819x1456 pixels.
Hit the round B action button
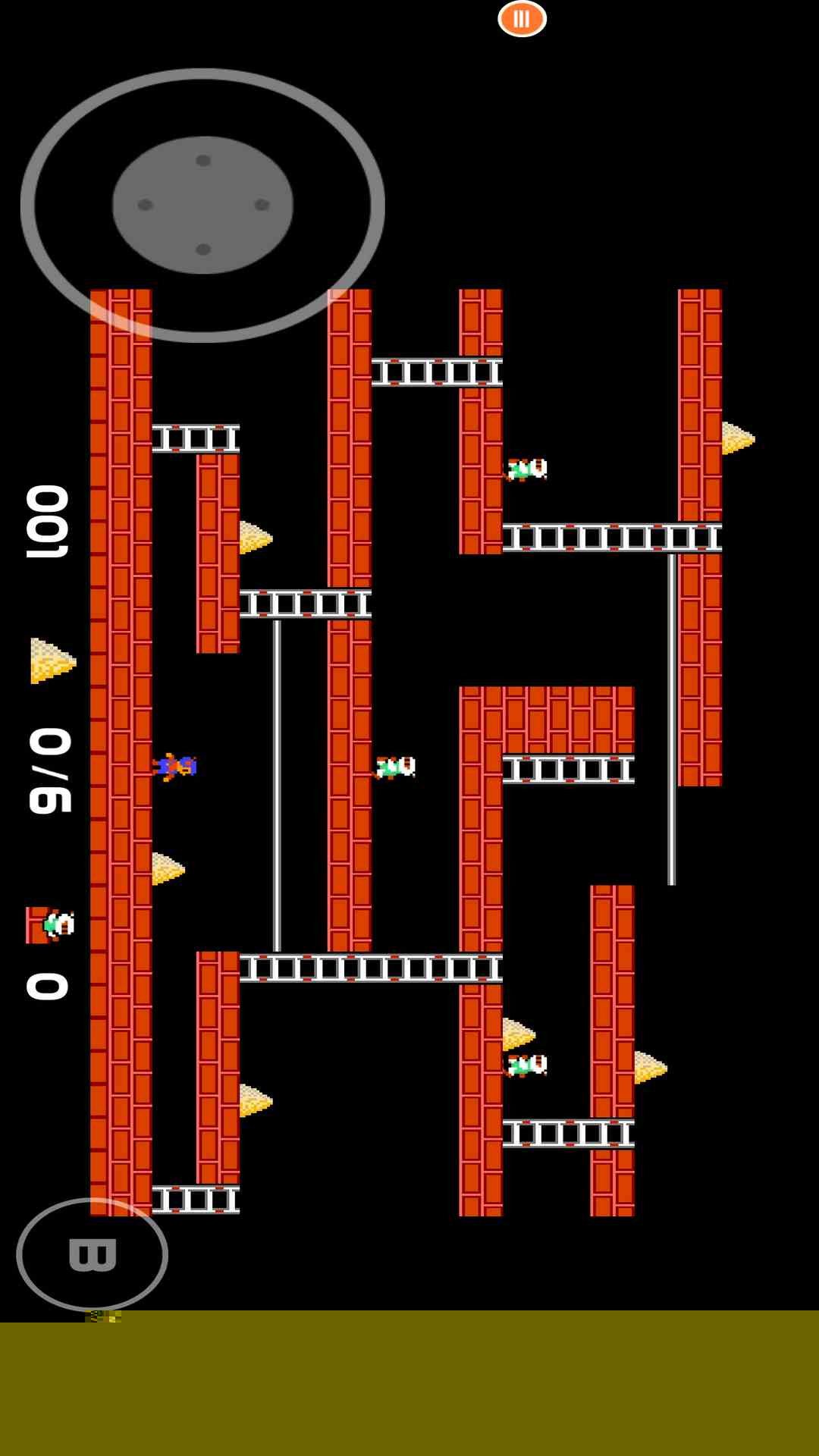pos(93,1254)
